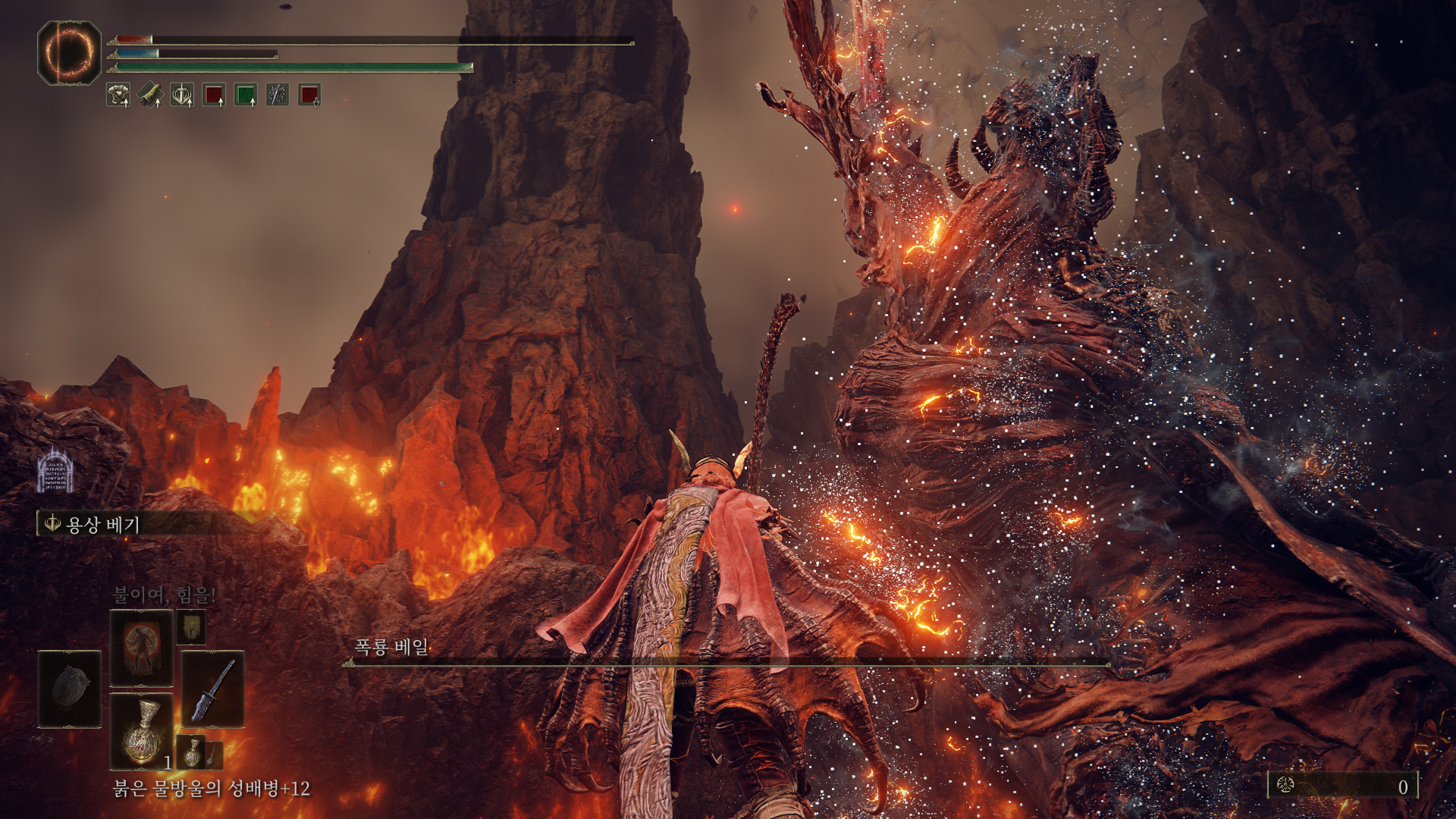Click the grey scratched-blade status icon
The width and height of the screenshot is (1456, 819).
click(x=278, y=95)
